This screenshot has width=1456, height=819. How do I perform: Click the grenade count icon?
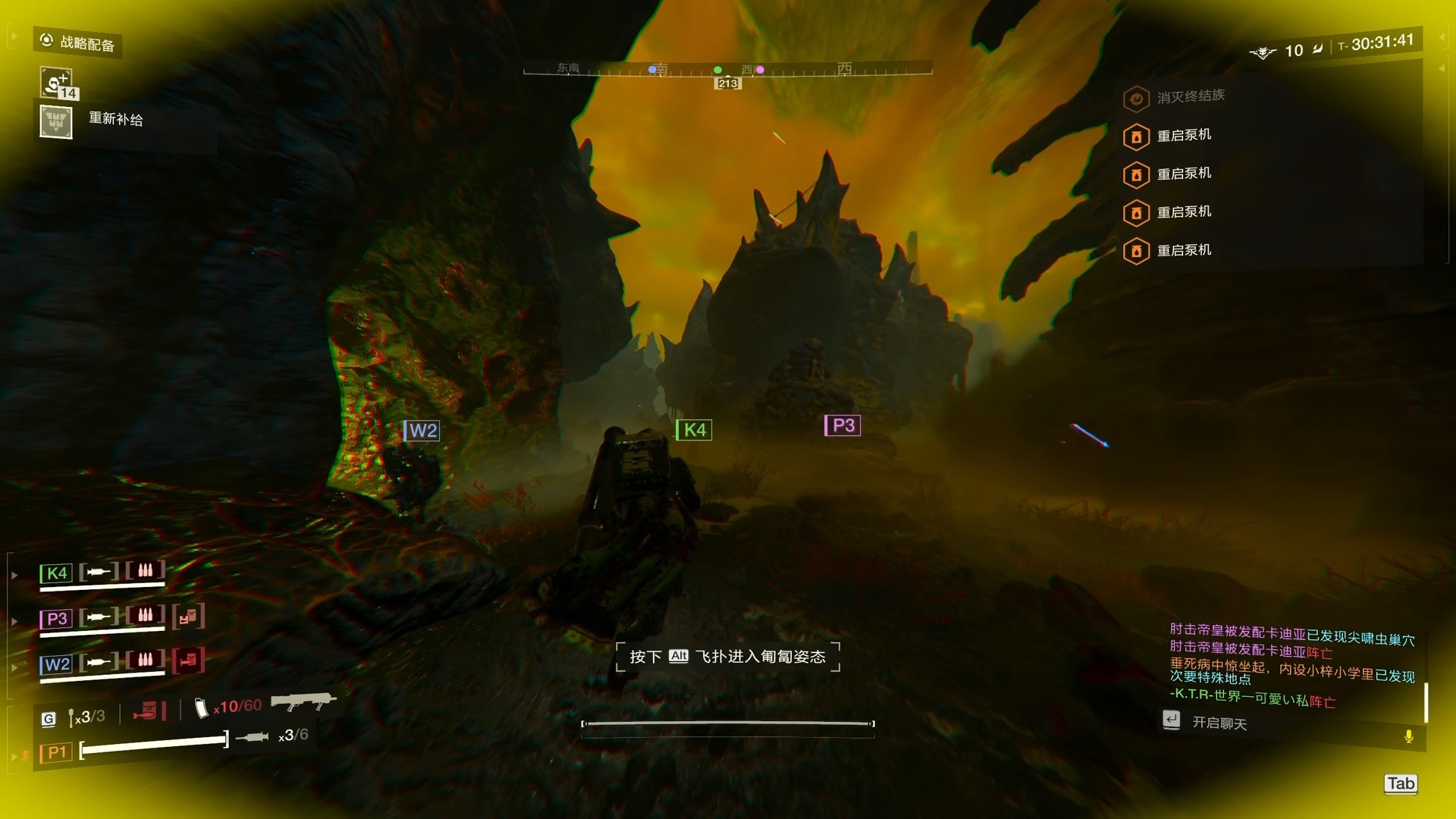tap(71, 717)
